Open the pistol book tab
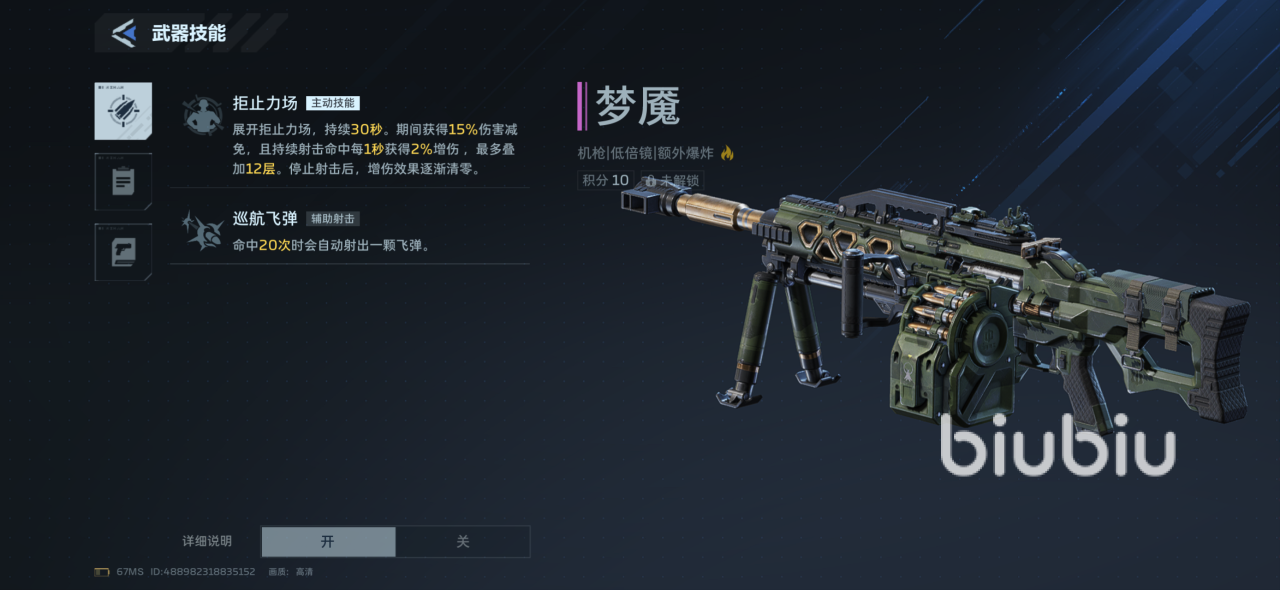The height and width of the screenshot is (590, 1280). [123, 252]
